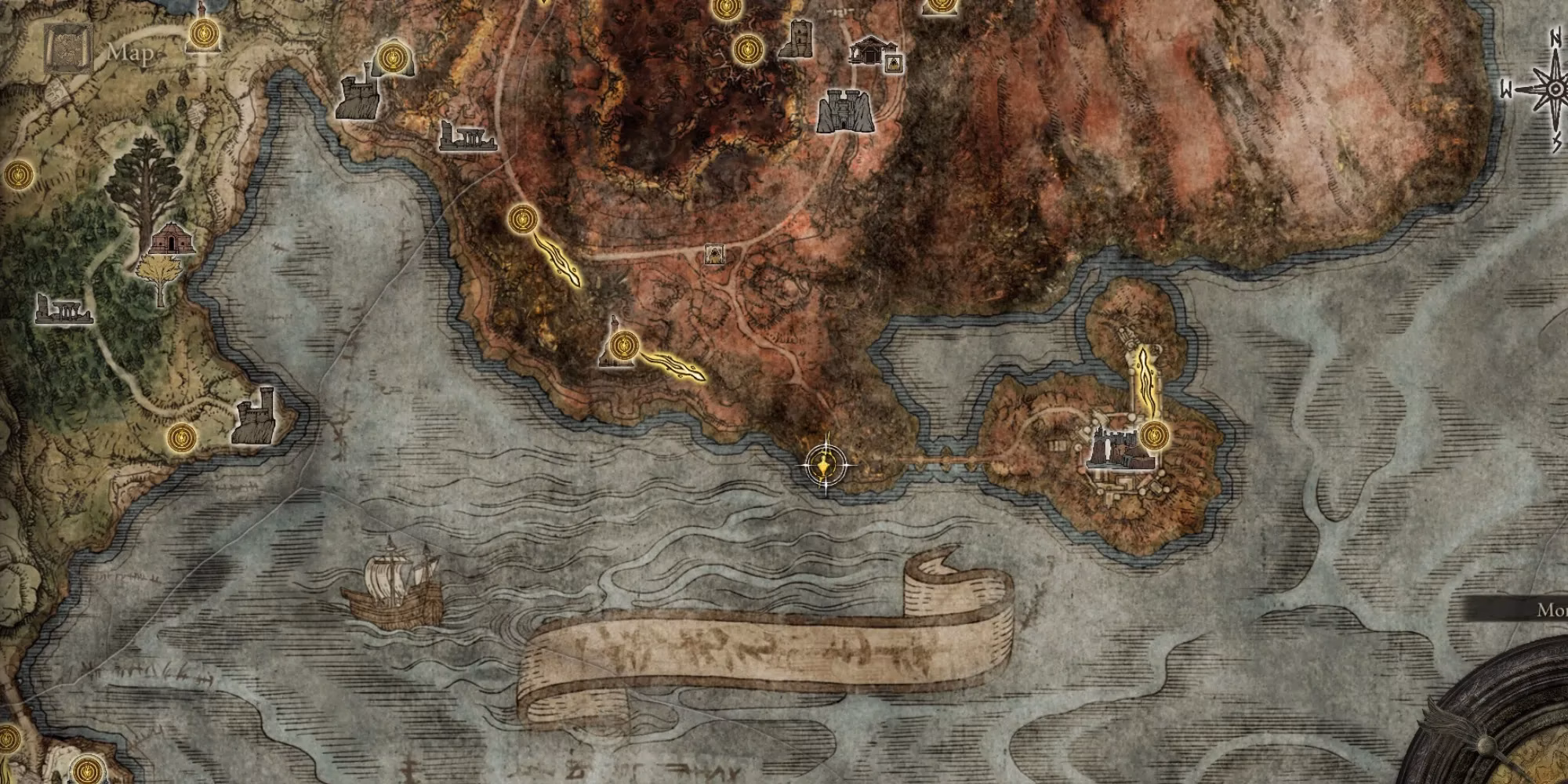
Task: Select the grace next to the cliffside ruined tower
Action: (x=391, y=56)
